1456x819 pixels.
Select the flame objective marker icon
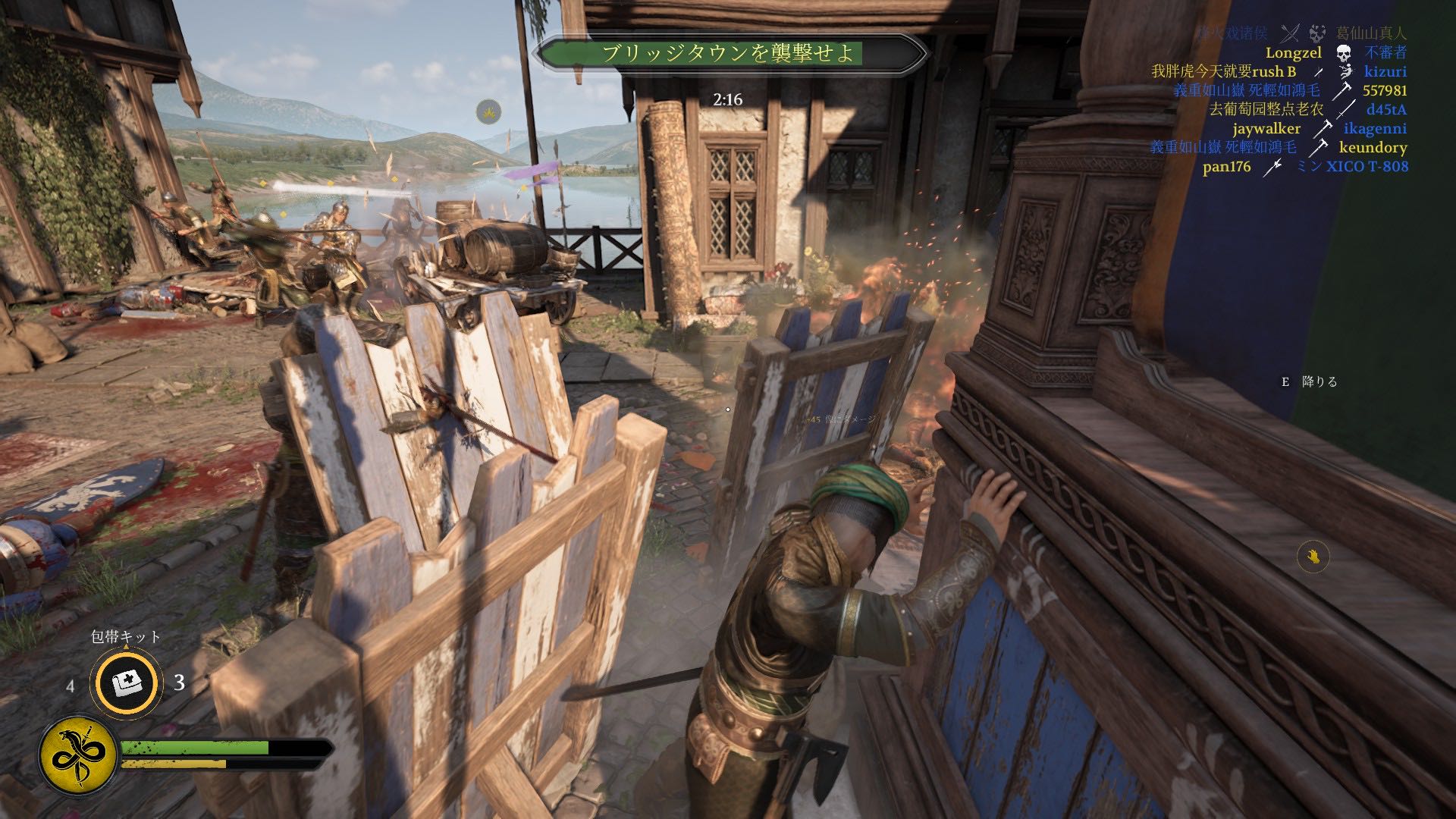[489, 112]
